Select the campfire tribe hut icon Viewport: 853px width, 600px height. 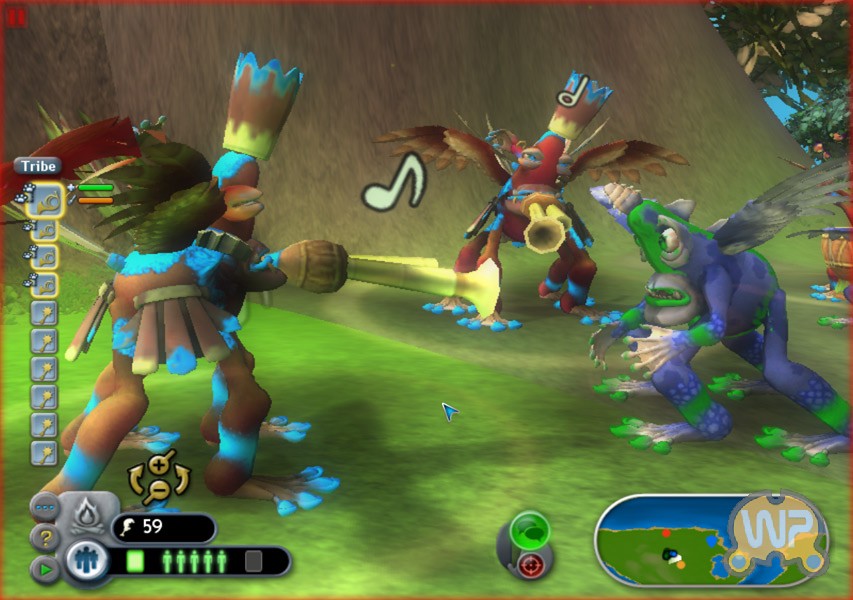pyautogui.click(x=84, y=514)
